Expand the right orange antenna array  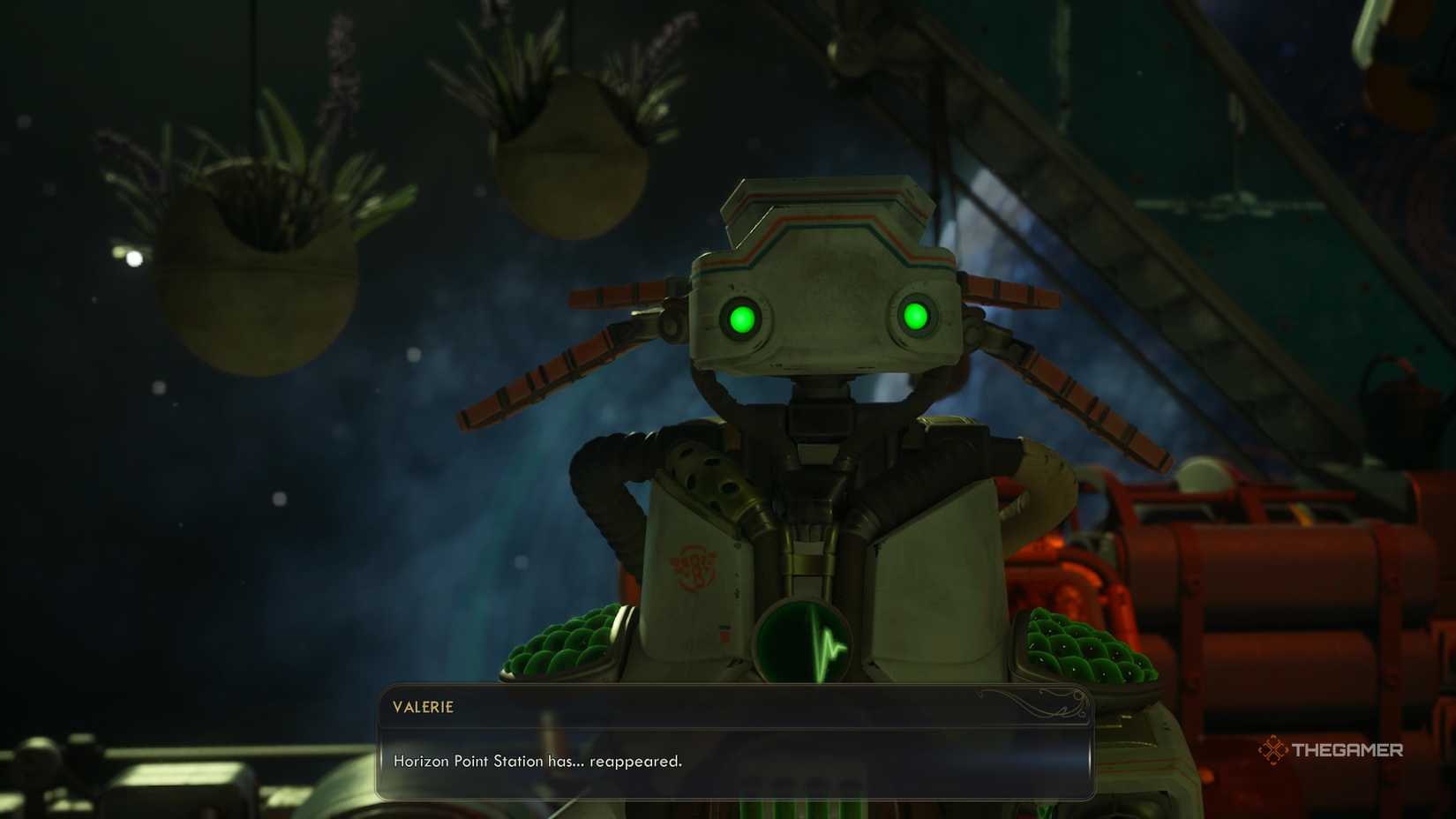click(1068, 379)
